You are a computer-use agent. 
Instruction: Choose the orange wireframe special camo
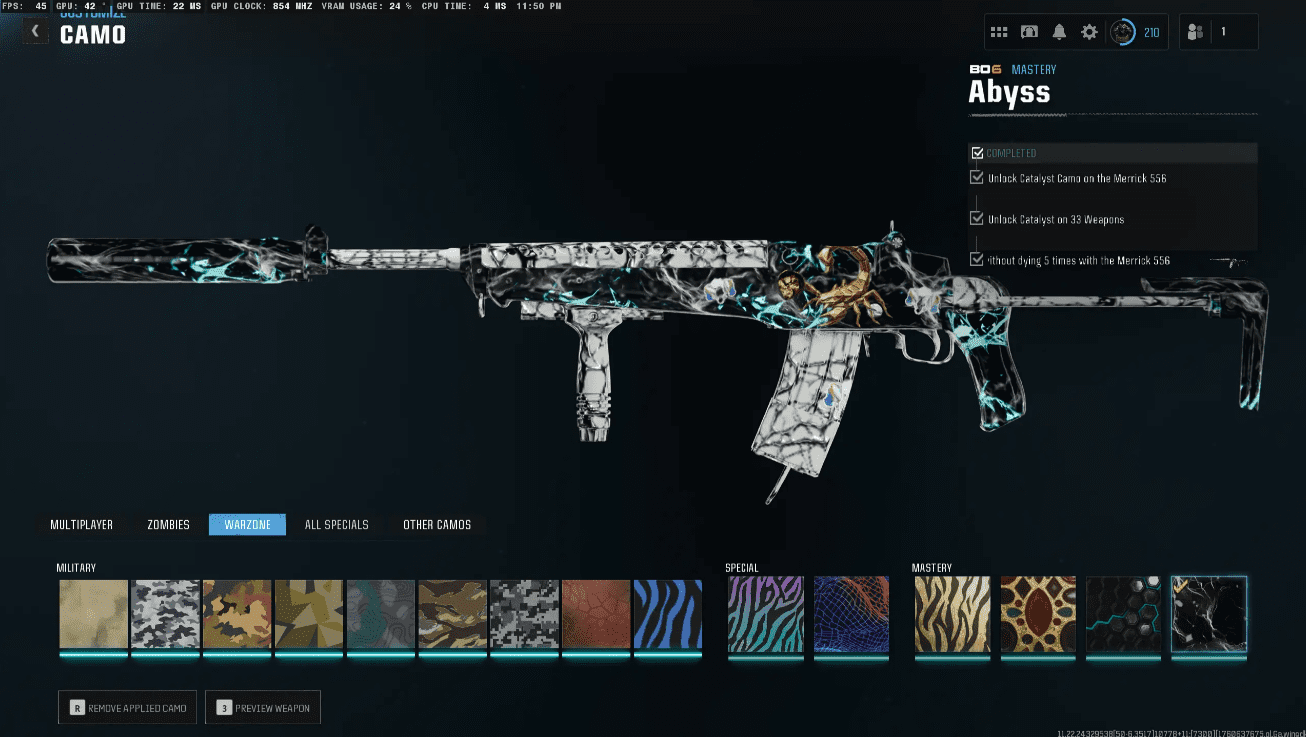pos(851,614)
